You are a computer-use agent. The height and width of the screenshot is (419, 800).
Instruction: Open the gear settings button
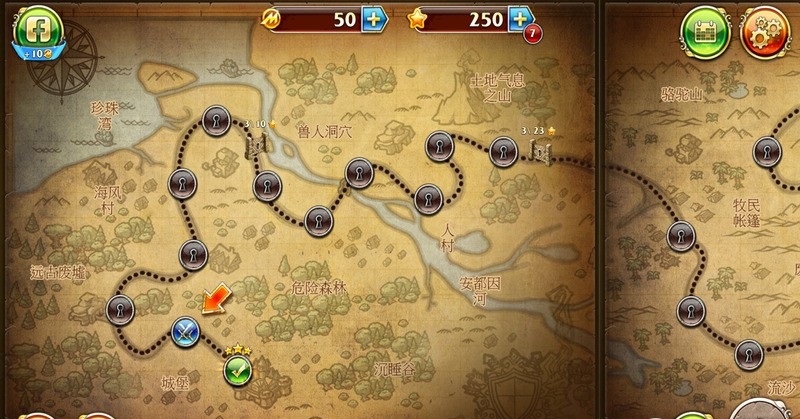point(765,30)
